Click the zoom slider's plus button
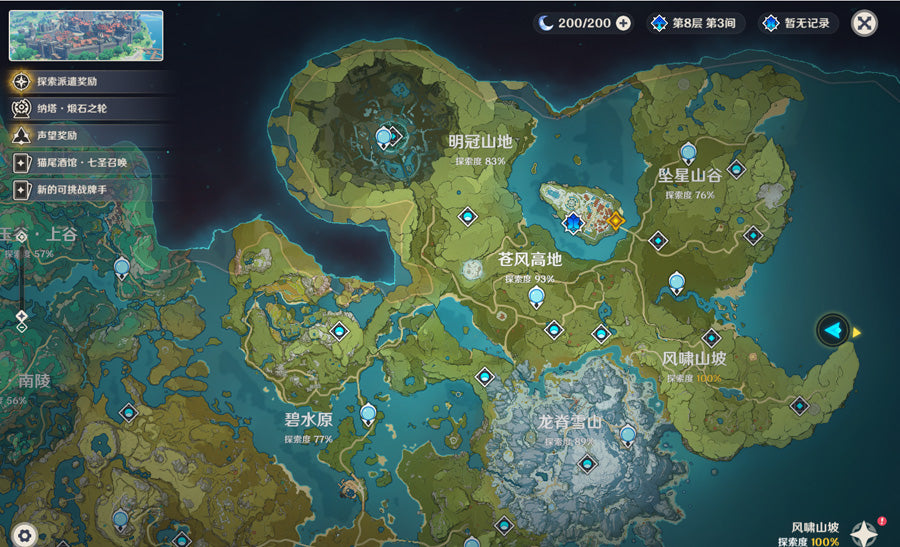The height and width of the screenshot is (547, 900). (21, 235)
